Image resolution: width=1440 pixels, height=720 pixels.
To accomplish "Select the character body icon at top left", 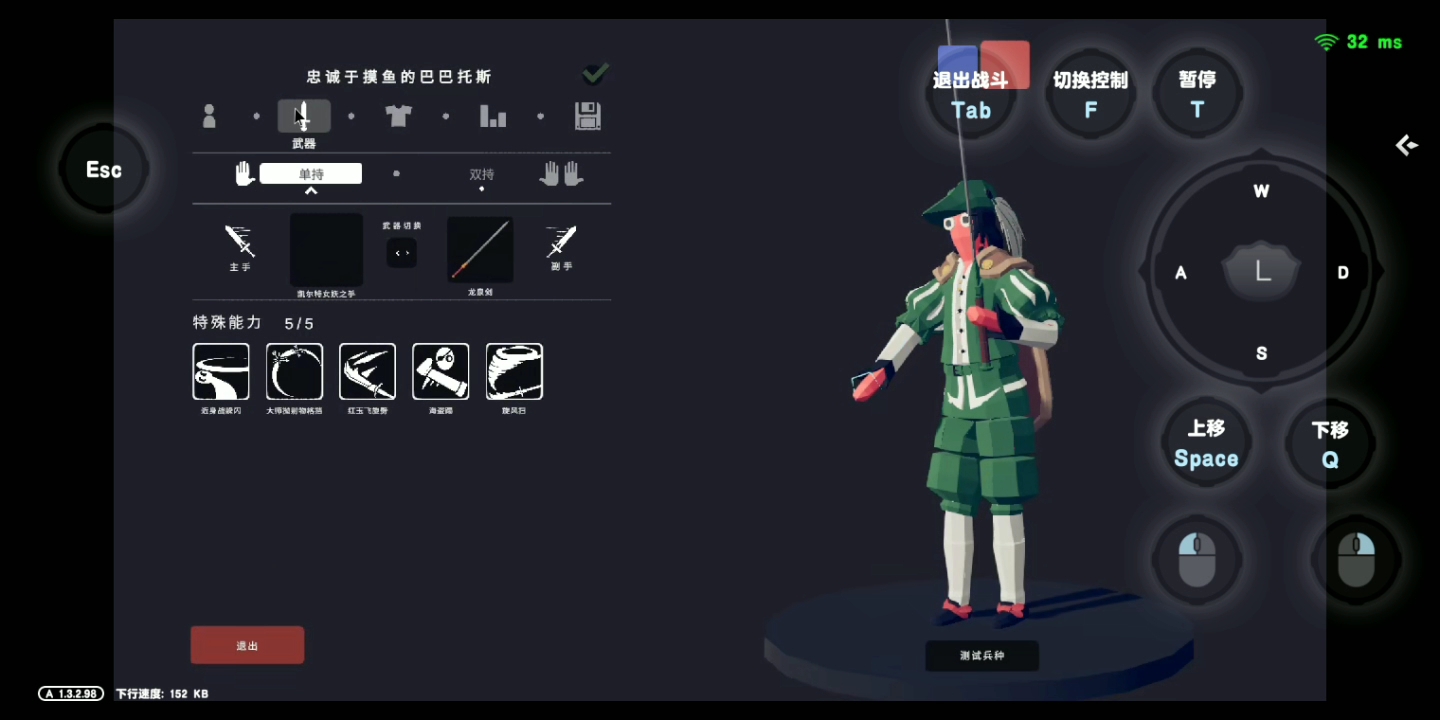I will pos(208,116).
